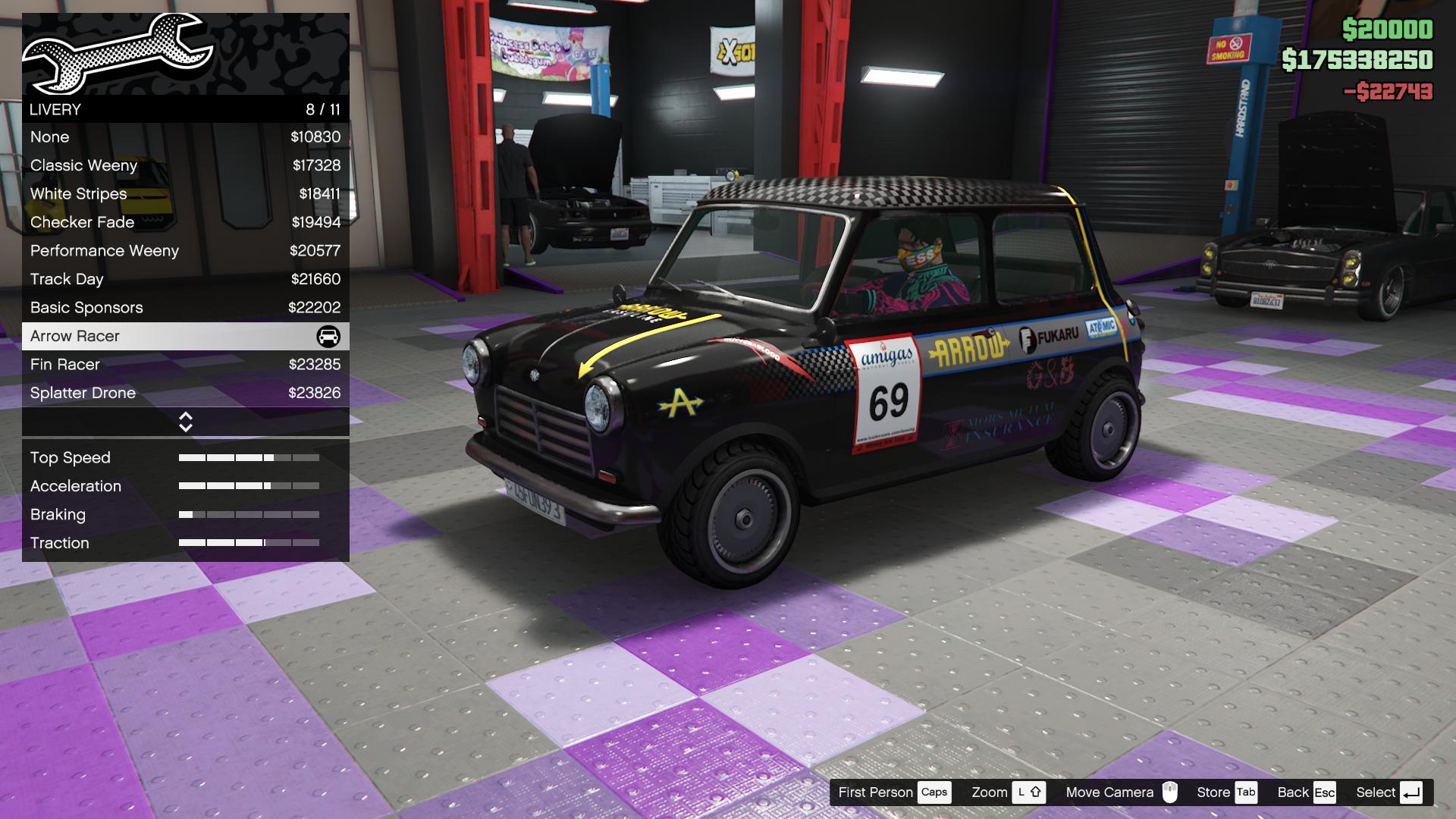The width and height of the screenshot is (1456, 819).
Task: Click the Tab key icon next to Store
Action: 1245,792
